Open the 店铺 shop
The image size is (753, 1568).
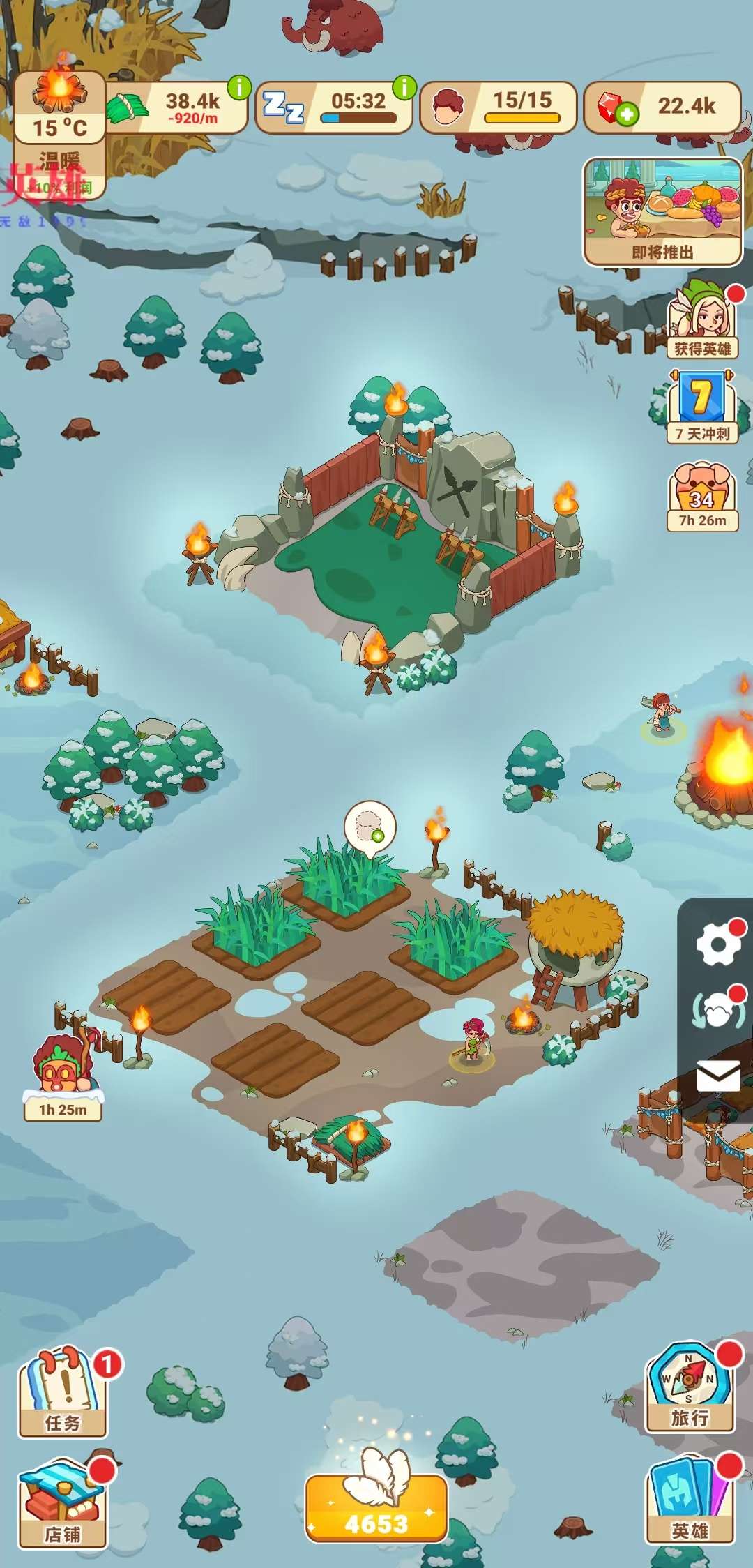click(x=63, y=1505)
